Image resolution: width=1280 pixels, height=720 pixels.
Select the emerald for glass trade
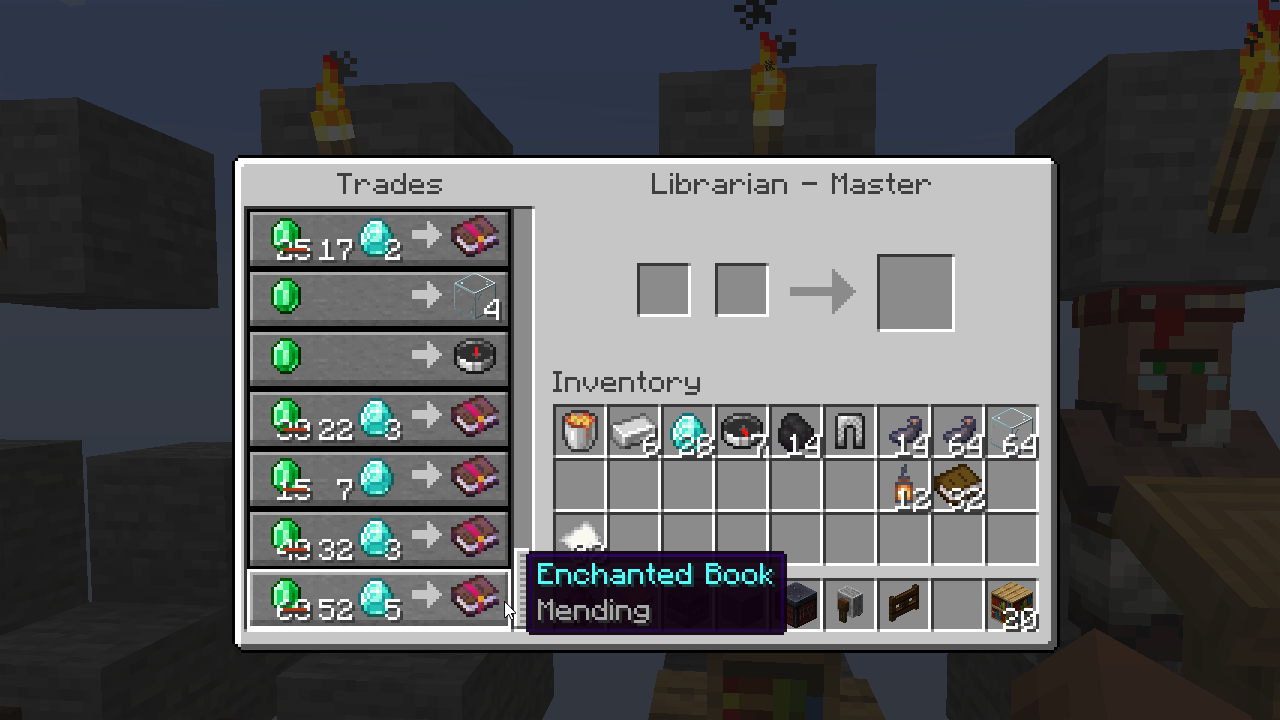(x=378, y=297)
